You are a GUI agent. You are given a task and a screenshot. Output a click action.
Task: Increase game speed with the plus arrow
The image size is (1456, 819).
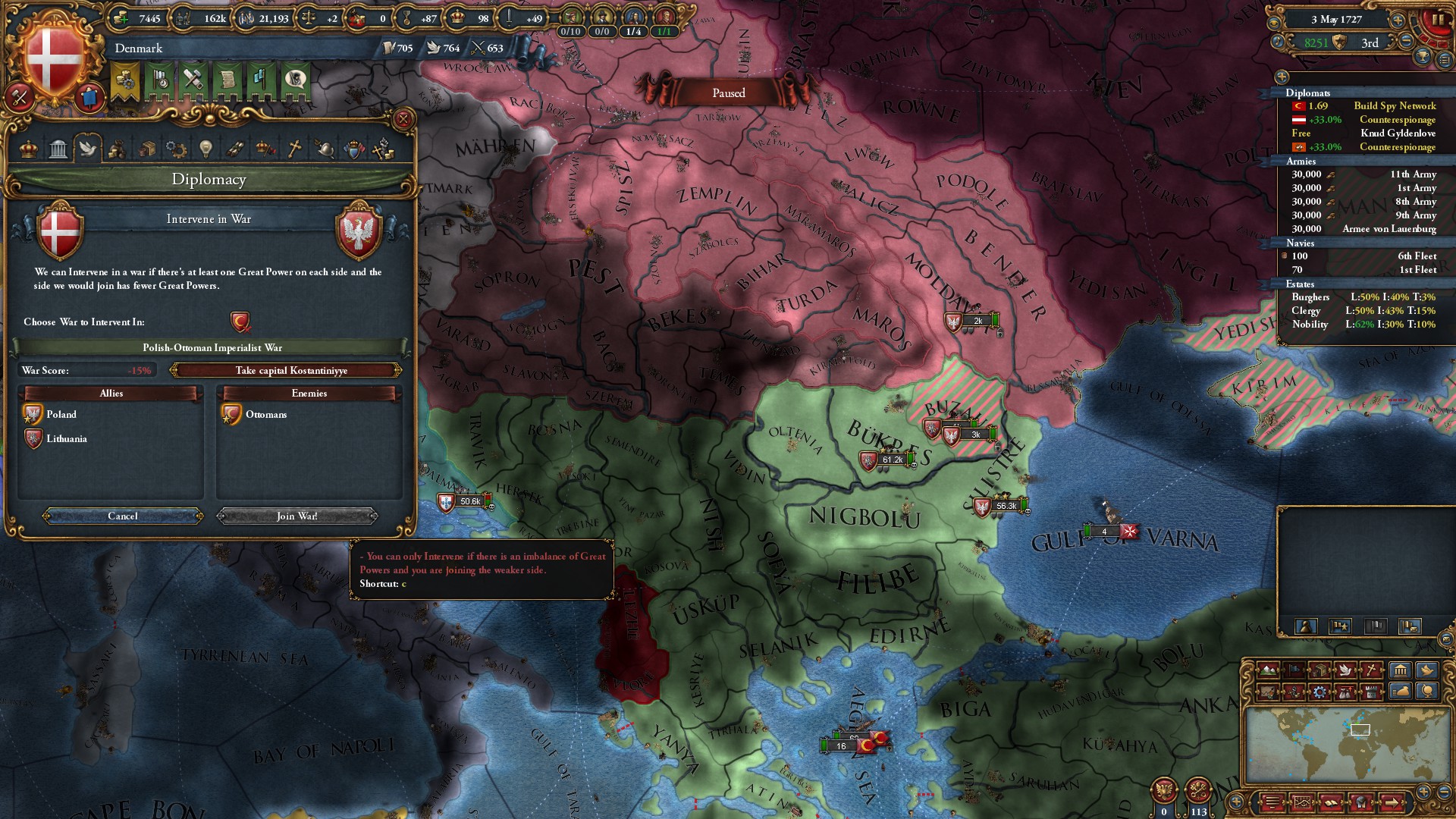point(1398,20)
